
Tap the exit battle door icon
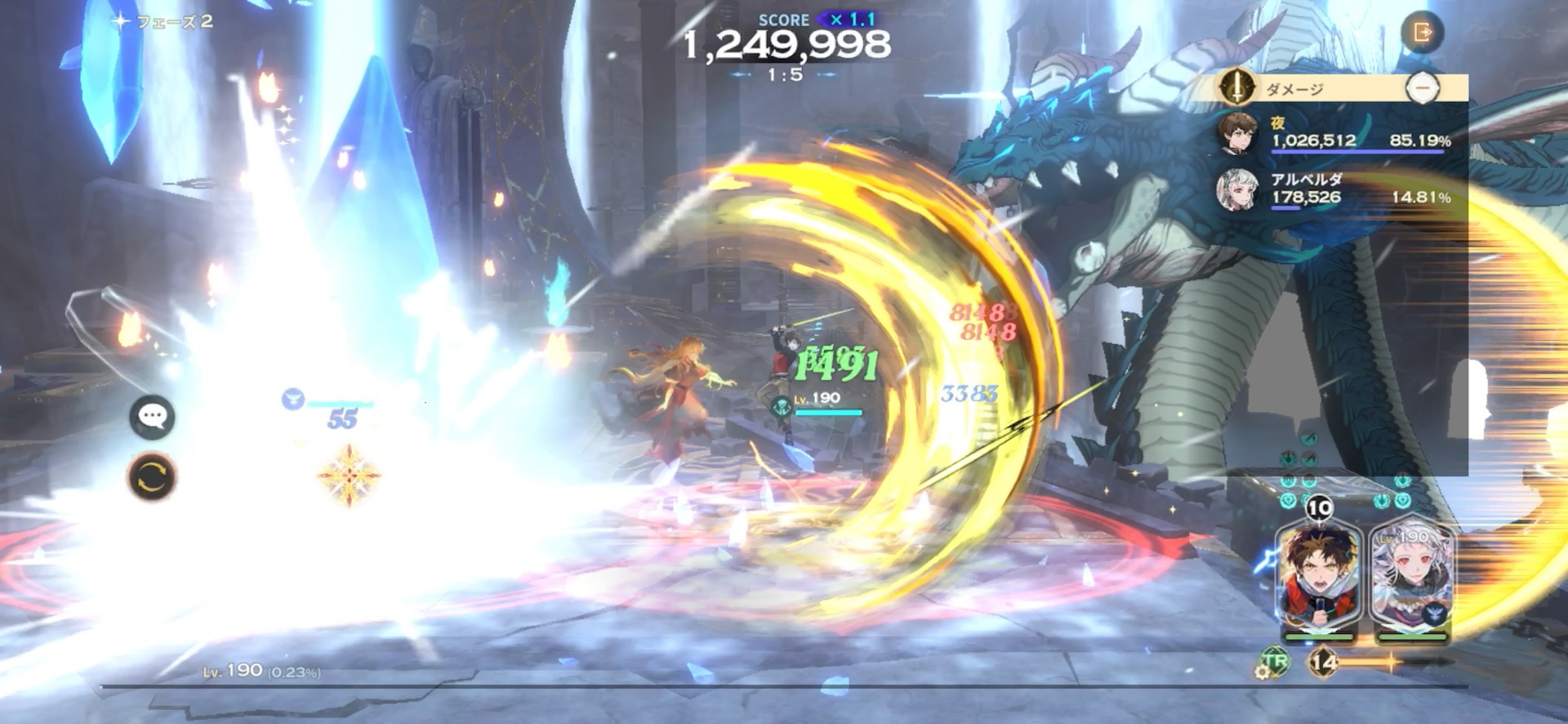[1422, 33]
